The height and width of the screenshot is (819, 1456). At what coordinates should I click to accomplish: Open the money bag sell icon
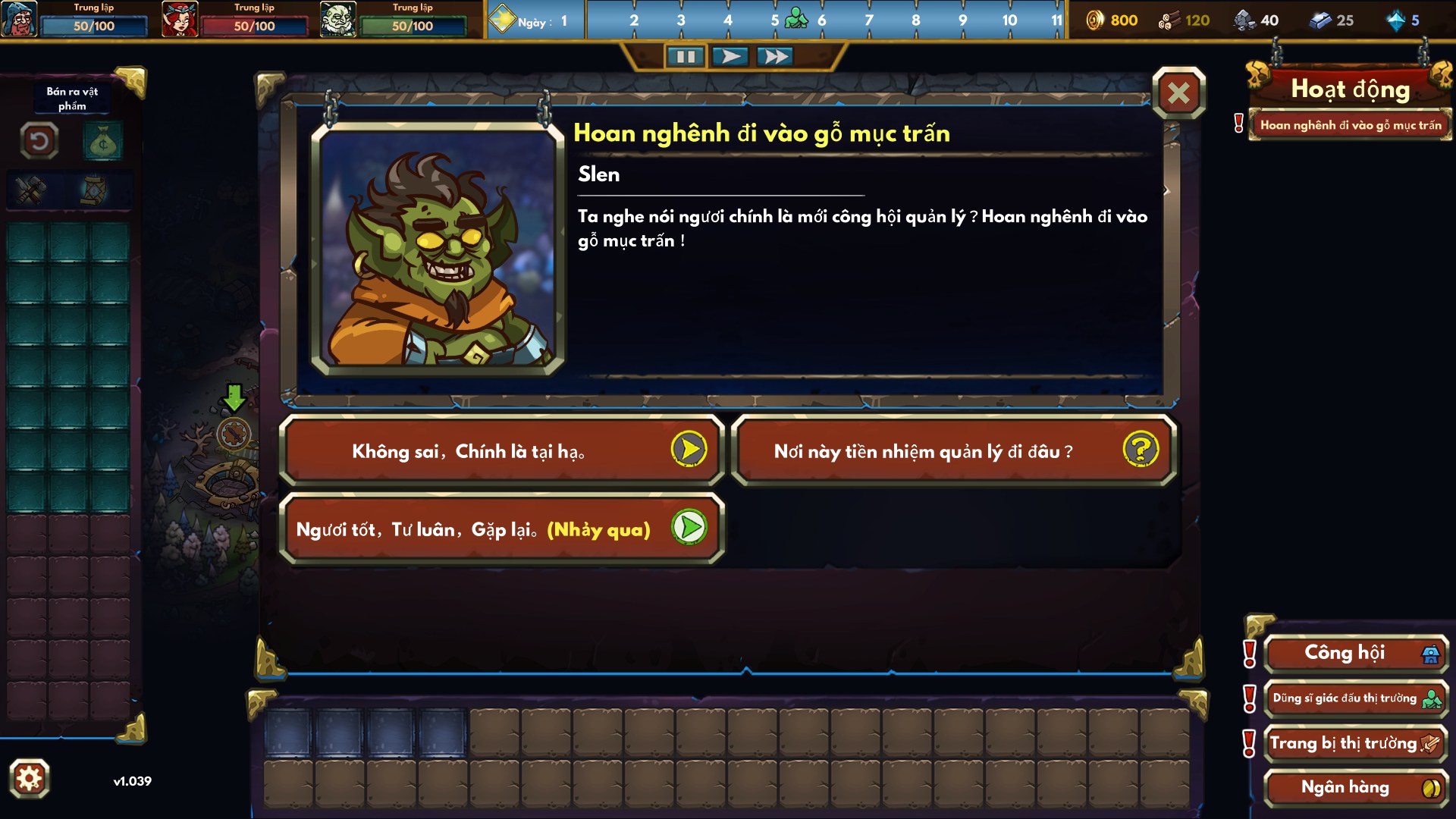pos(102,141)
